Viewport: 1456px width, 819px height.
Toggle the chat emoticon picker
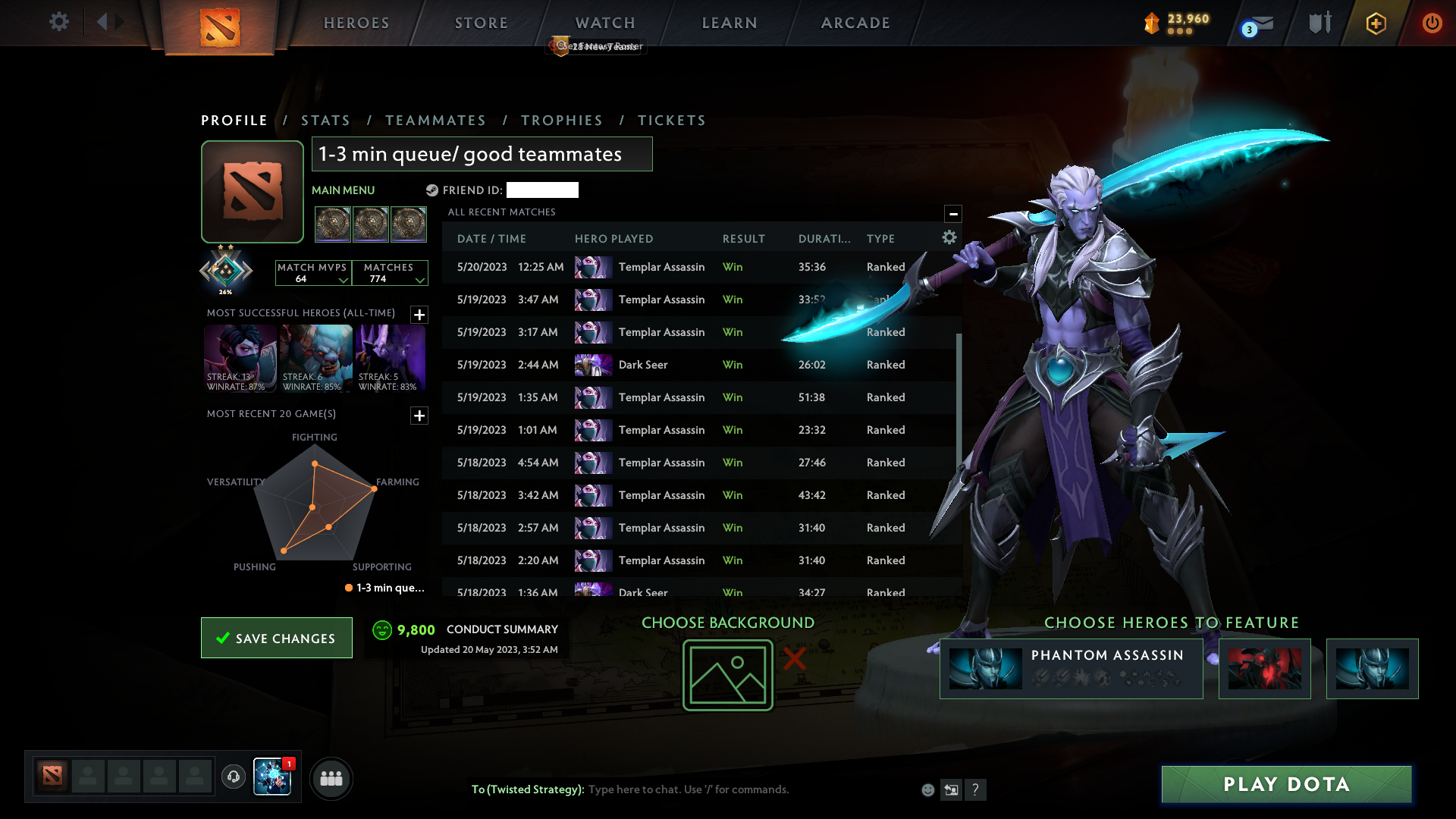[927, 789]
